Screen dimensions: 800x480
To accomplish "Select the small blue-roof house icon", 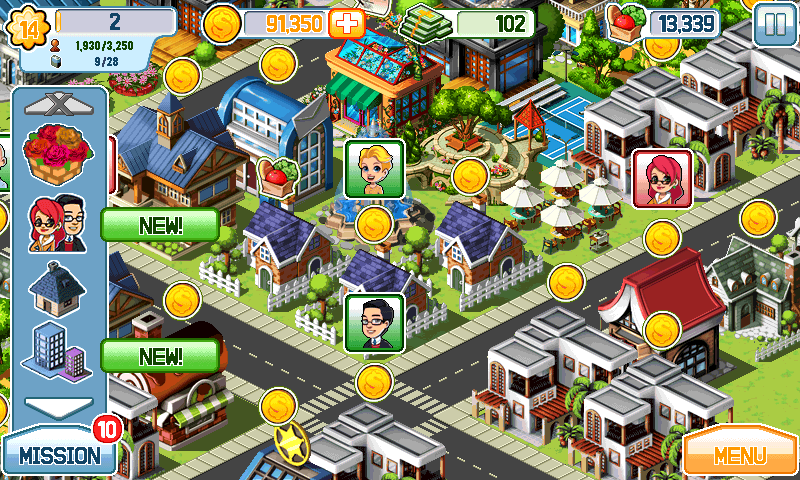I will 57,285.
